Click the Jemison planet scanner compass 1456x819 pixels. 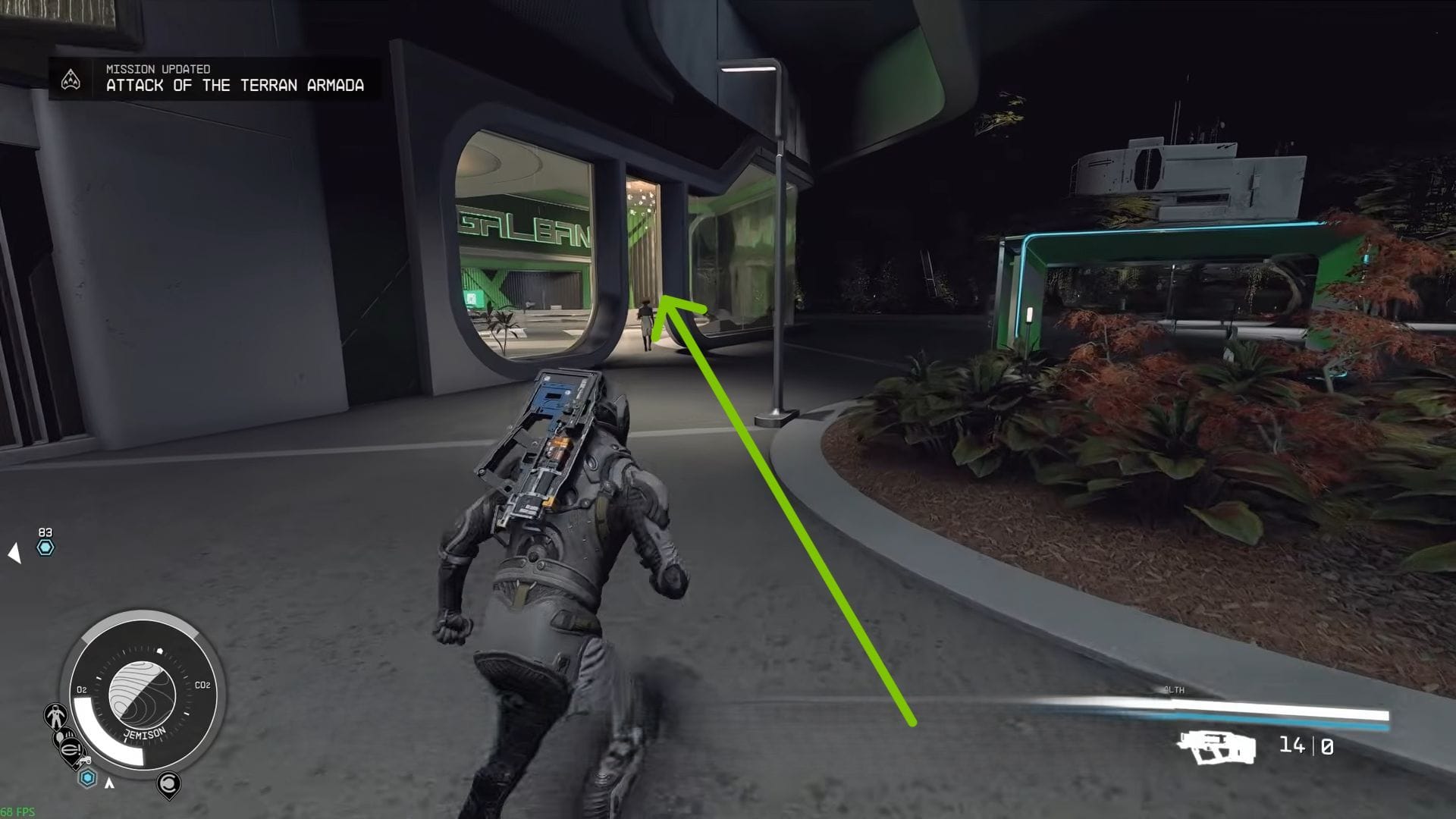tap(142, 694)
